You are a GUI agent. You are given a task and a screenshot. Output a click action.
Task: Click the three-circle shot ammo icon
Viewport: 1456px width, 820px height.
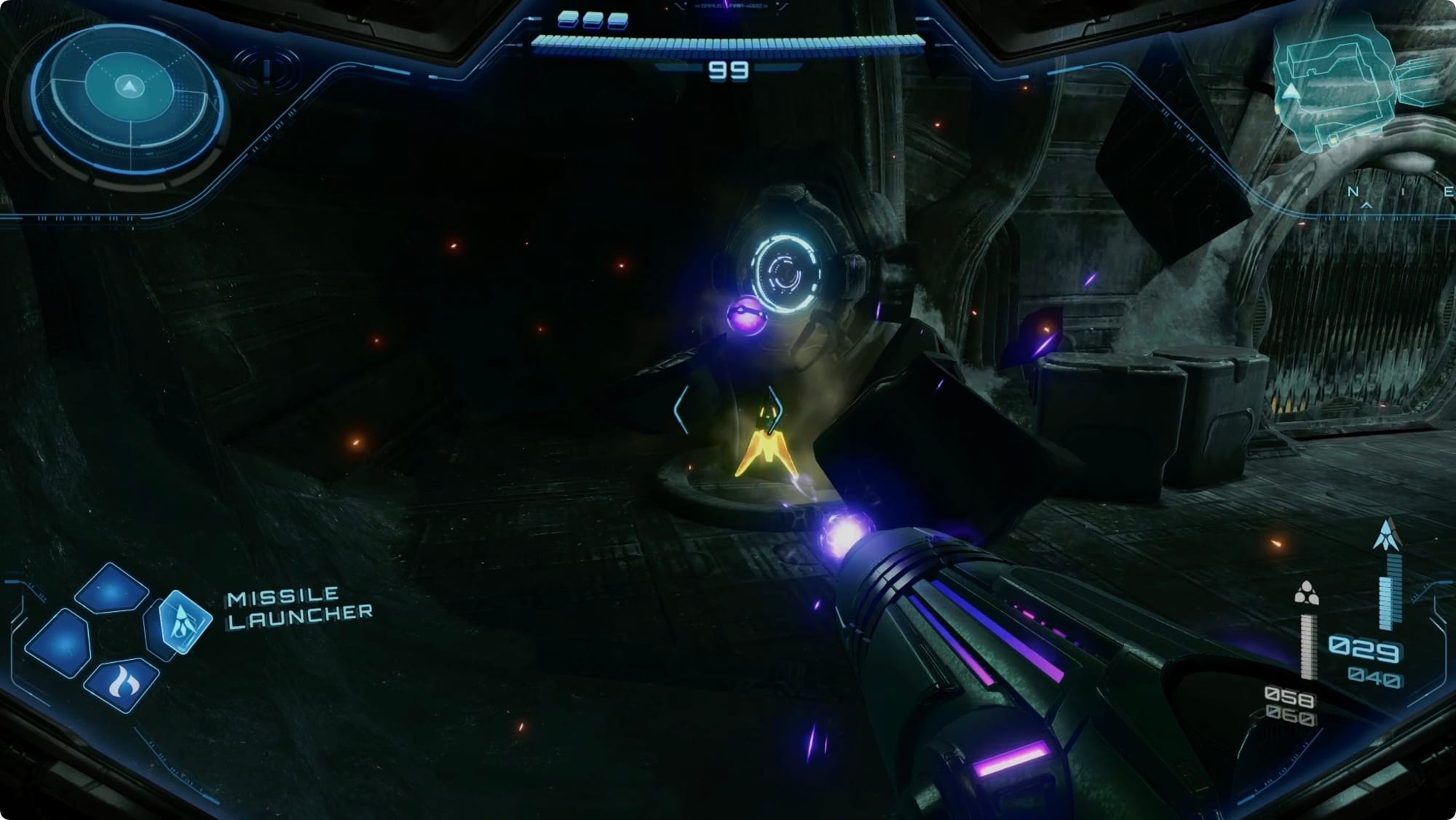pos(1306,594)
